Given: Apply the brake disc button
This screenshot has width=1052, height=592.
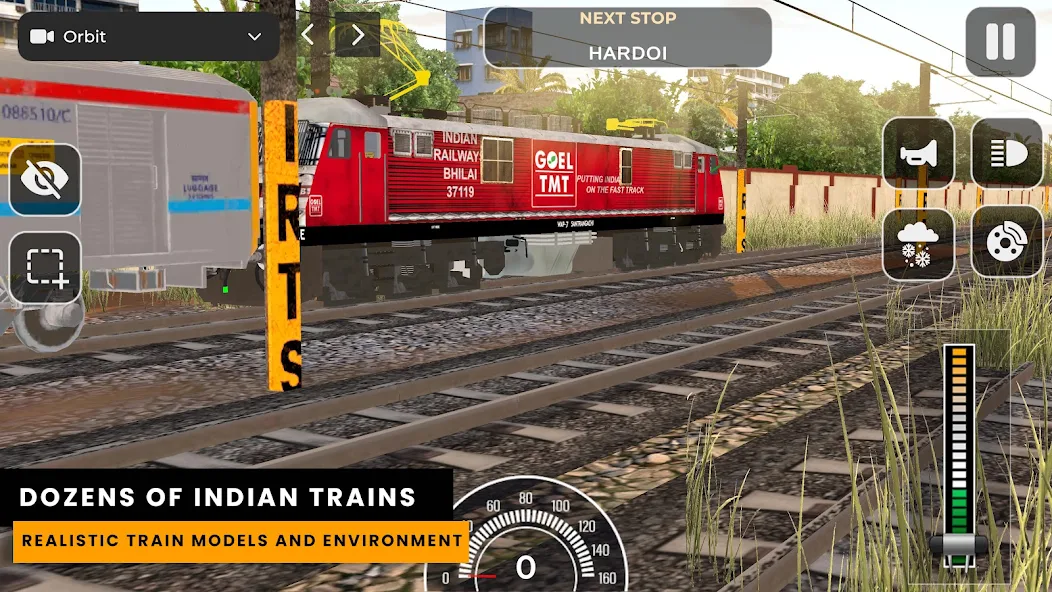Looking at the screenshot, I should (1006, 243).
